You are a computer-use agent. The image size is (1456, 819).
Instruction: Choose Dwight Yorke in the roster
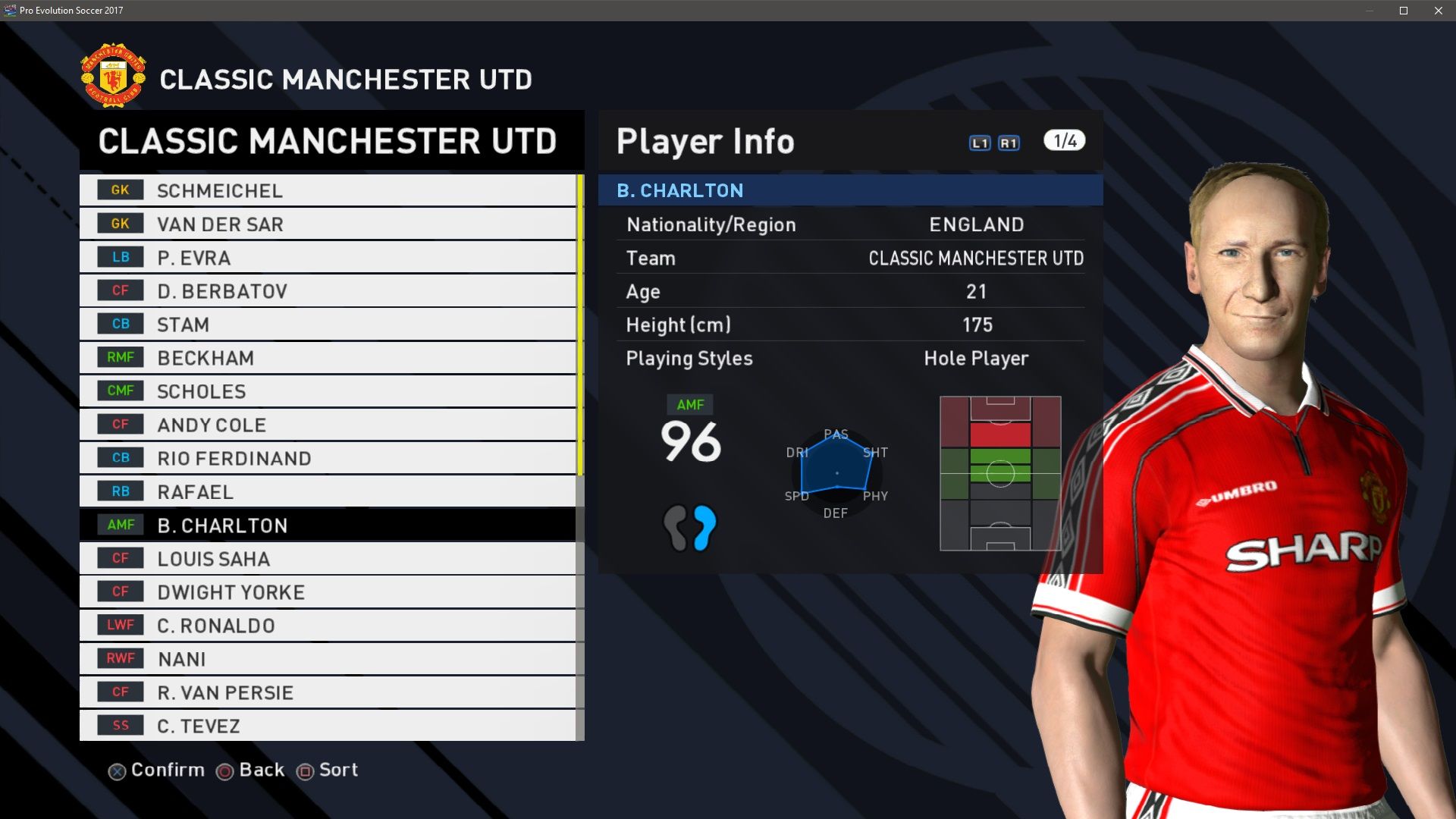pyautogui.click(x=327, y=591)
